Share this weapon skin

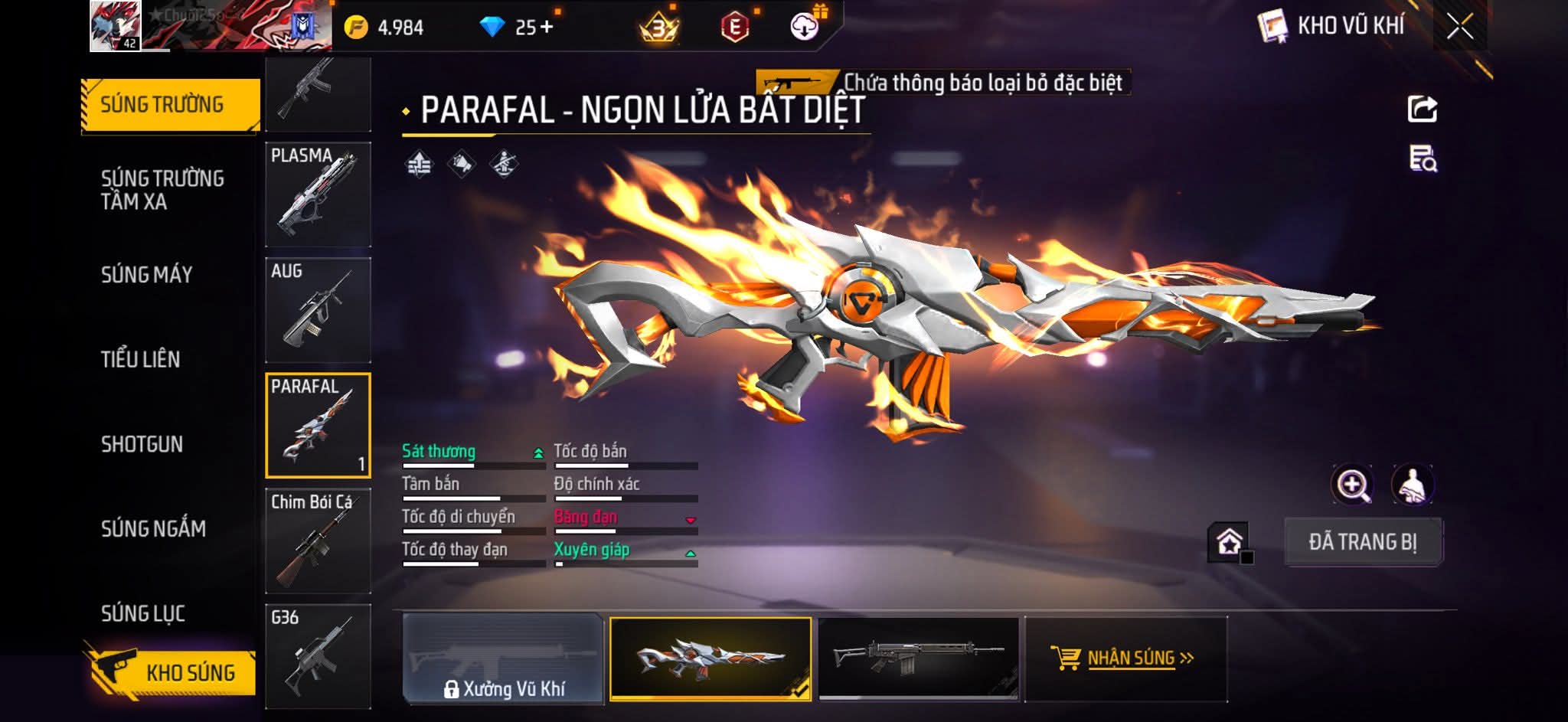1423,109
